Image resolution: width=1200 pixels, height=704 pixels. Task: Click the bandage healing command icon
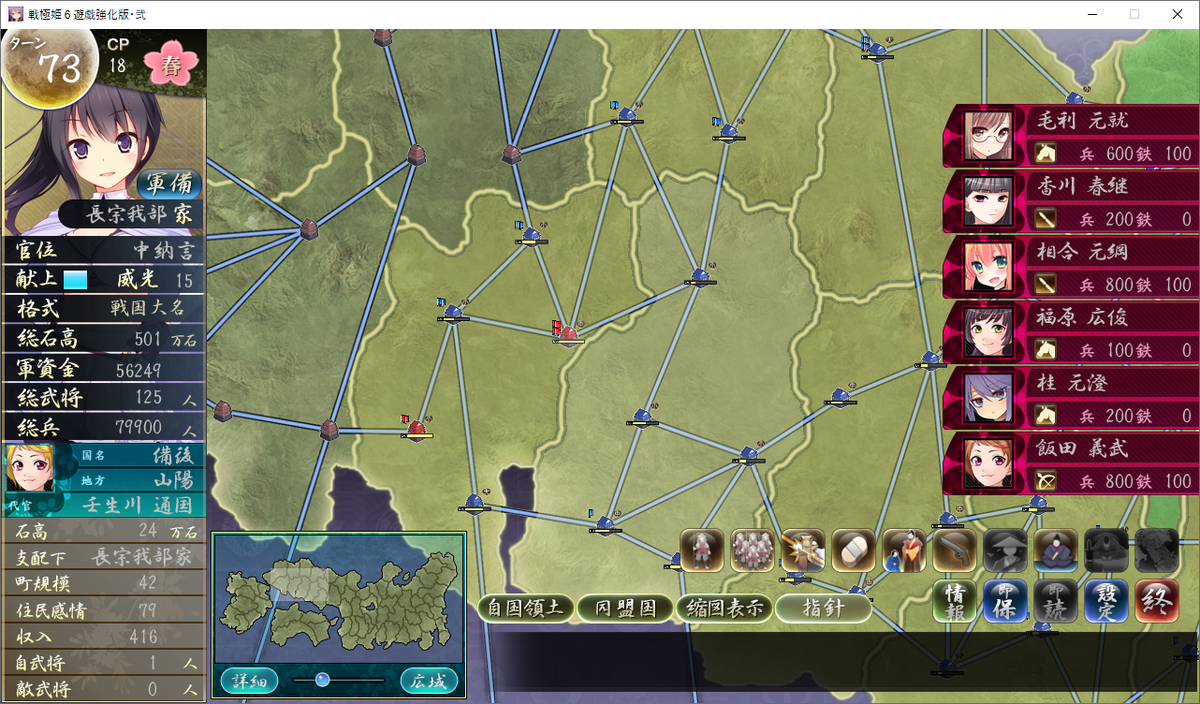coord(853,550)
